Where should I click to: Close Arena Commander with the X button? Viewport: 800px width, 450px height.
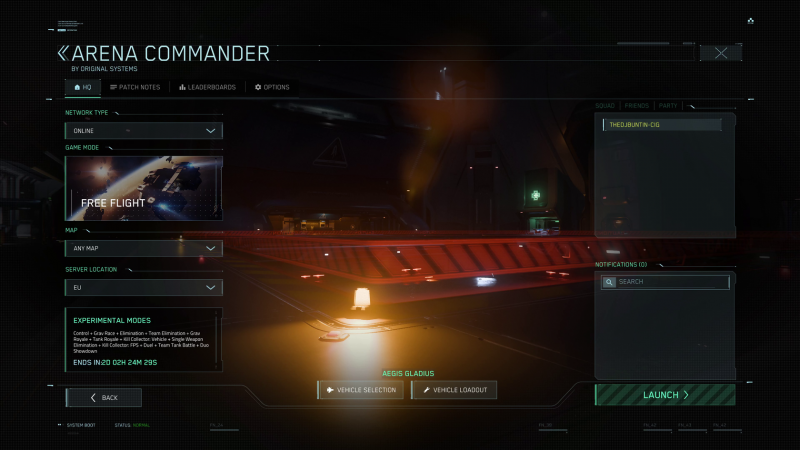[720, 53]
